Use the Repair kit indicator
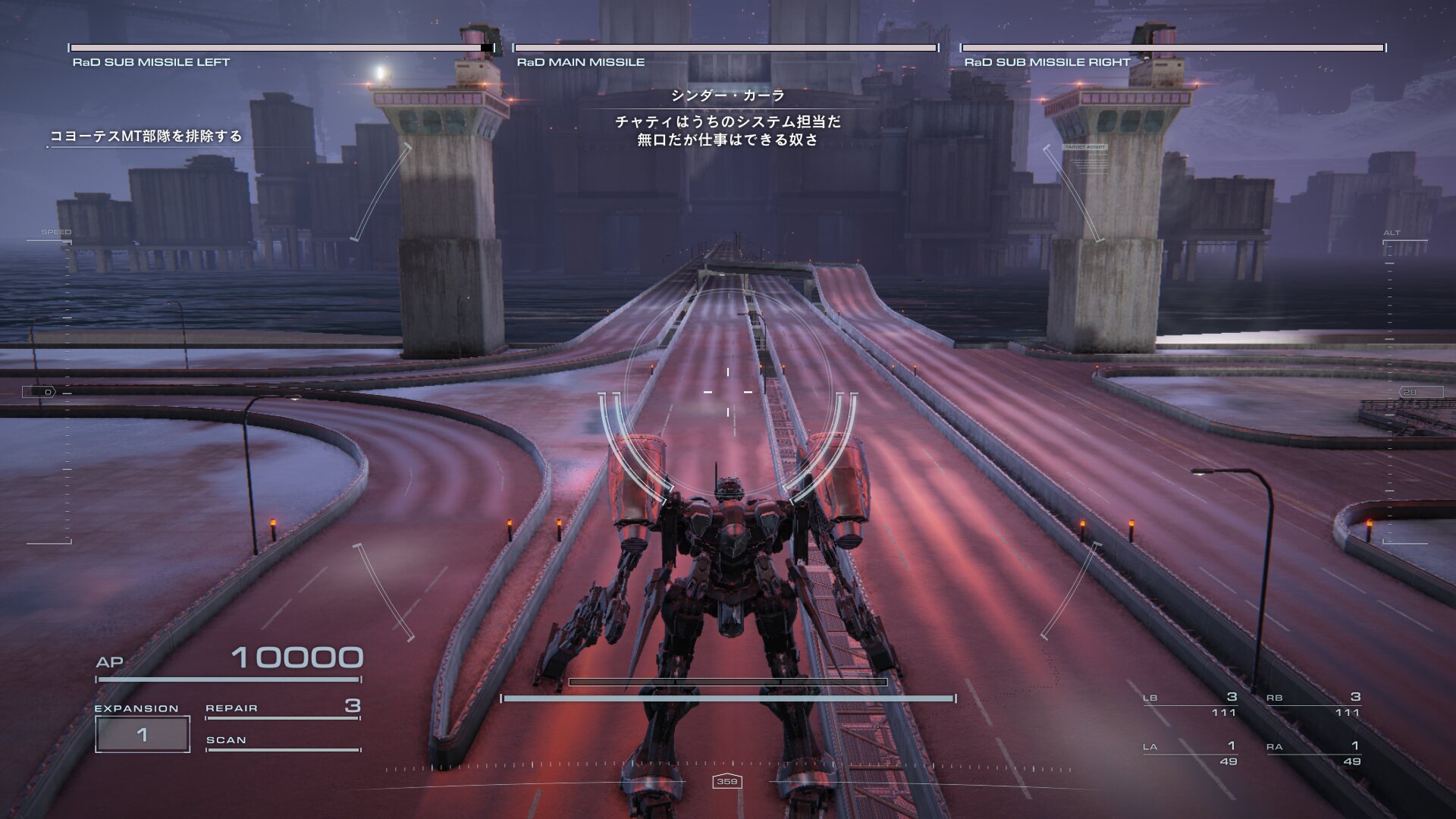The width and height of the screenshot is (1456, 819). (282, 708)
